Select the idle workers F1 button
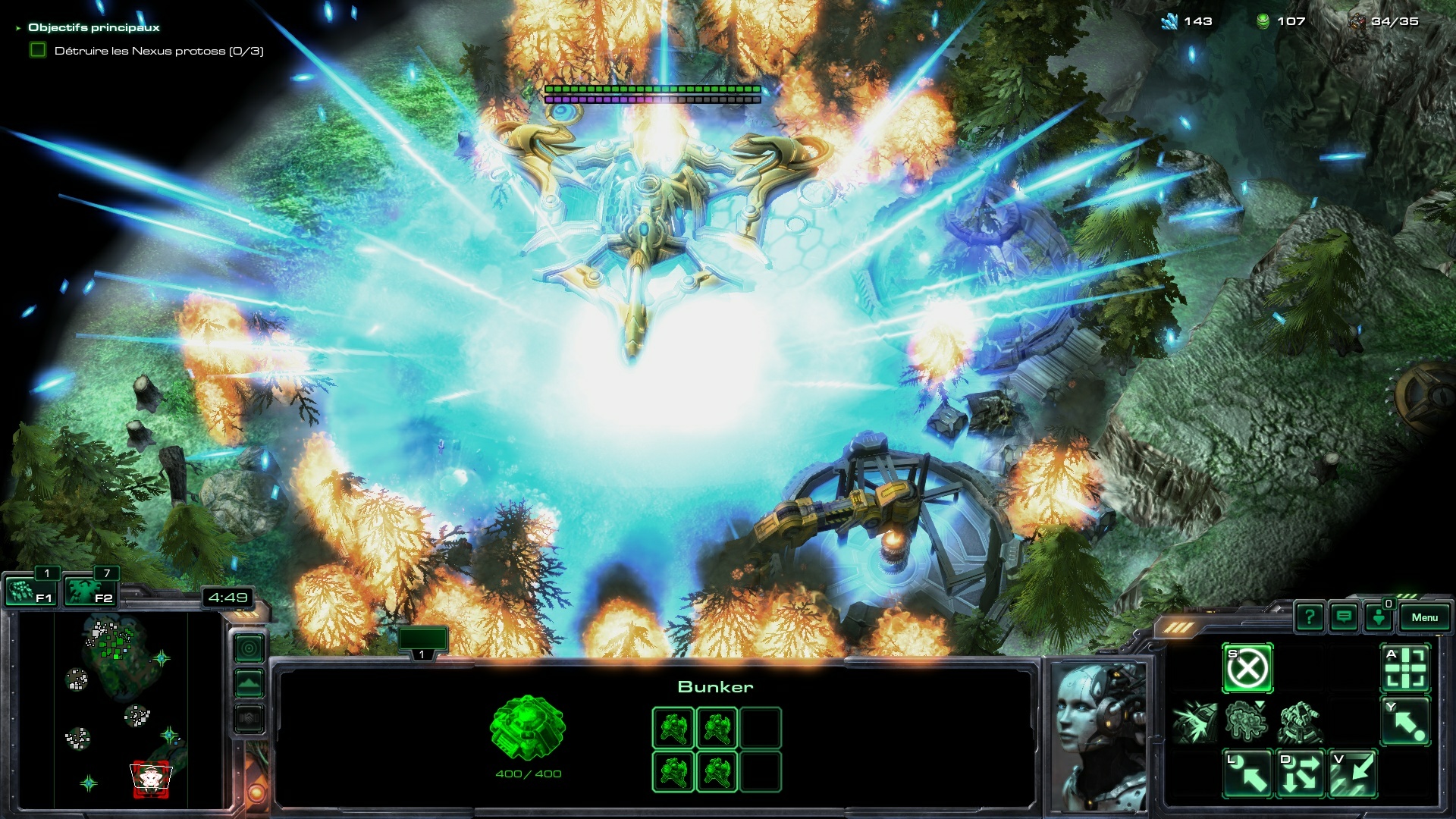This screenshot has height=819, width=1456. tap(29, 591)
